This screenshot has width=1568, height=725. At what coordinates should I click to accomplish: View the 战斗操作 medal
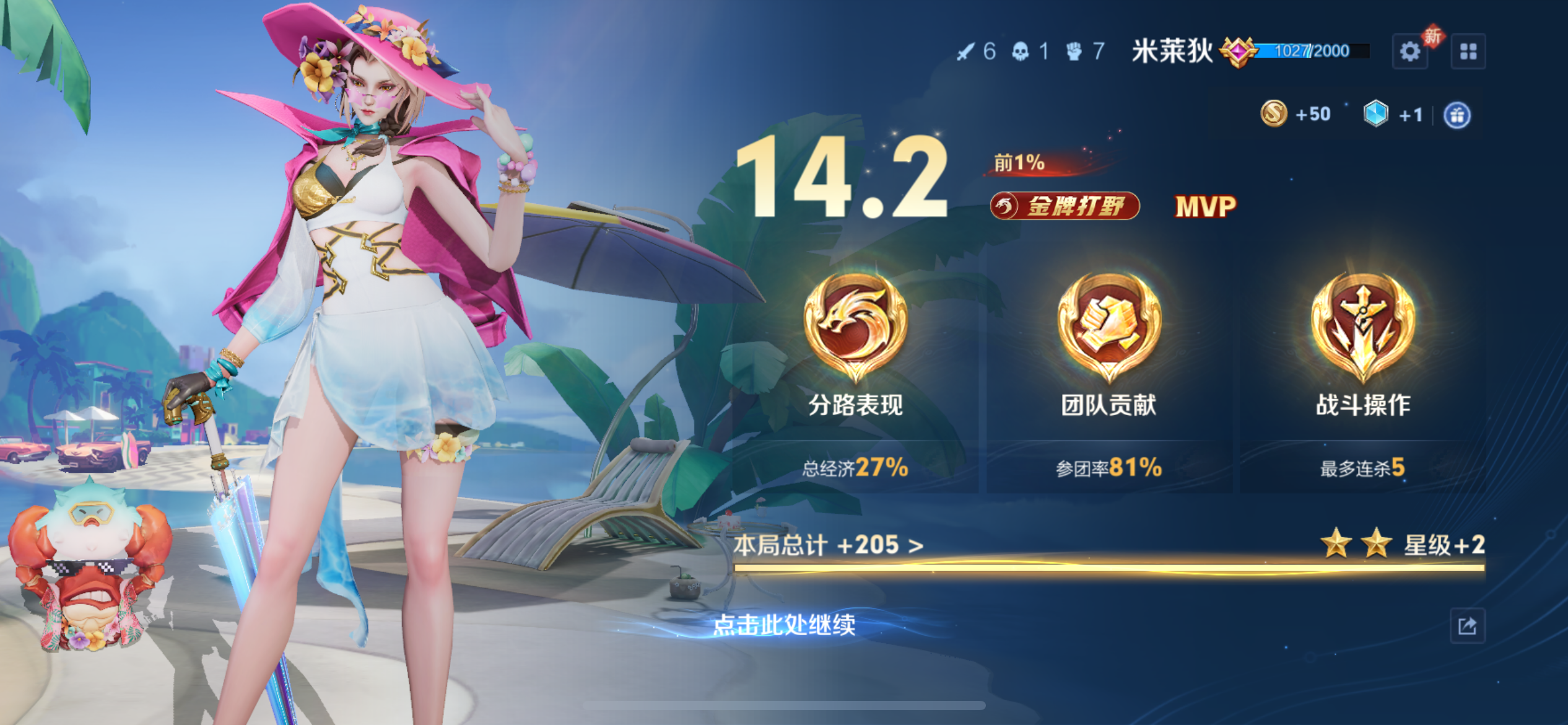[1362, 327]
